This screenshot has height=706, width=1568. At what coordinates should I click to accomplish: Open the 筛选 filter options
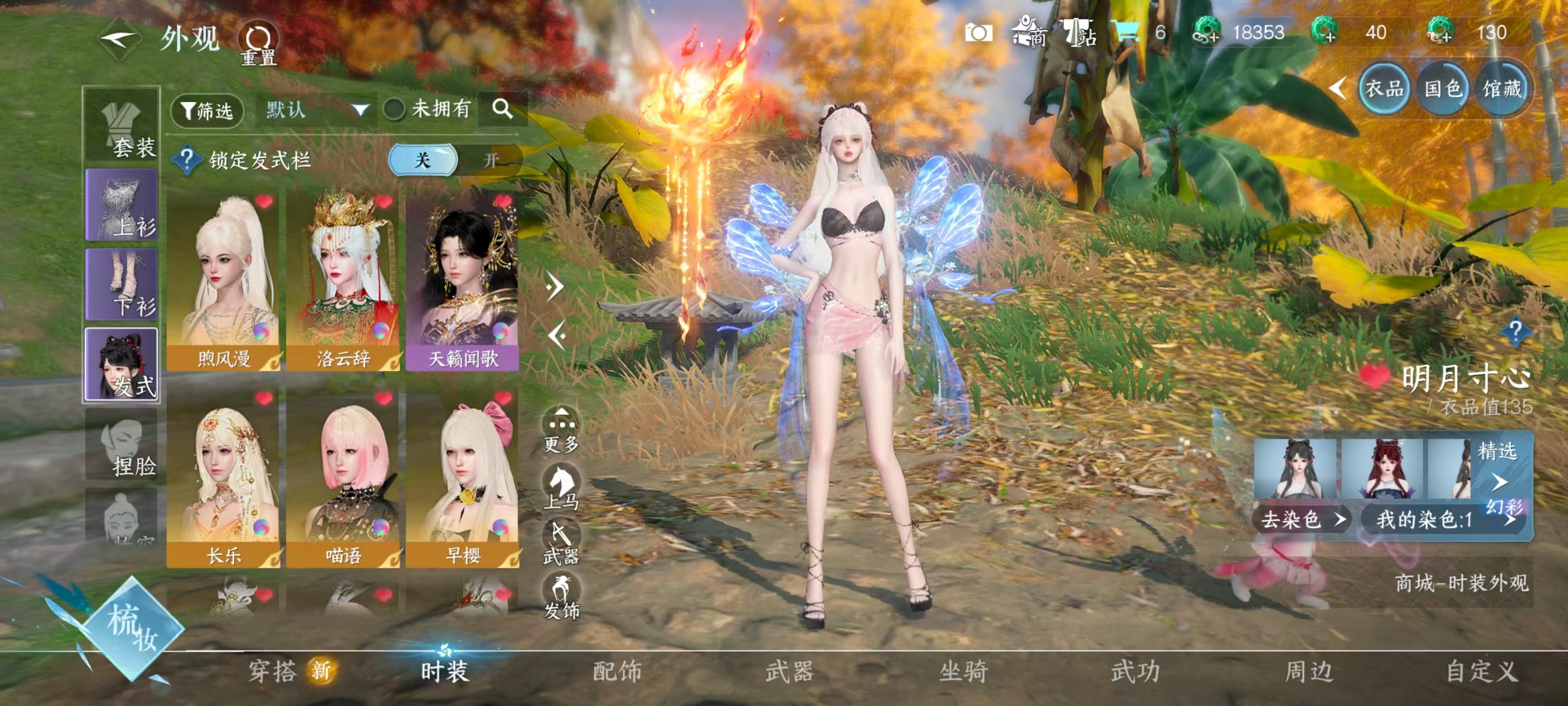tap(208, 110)
